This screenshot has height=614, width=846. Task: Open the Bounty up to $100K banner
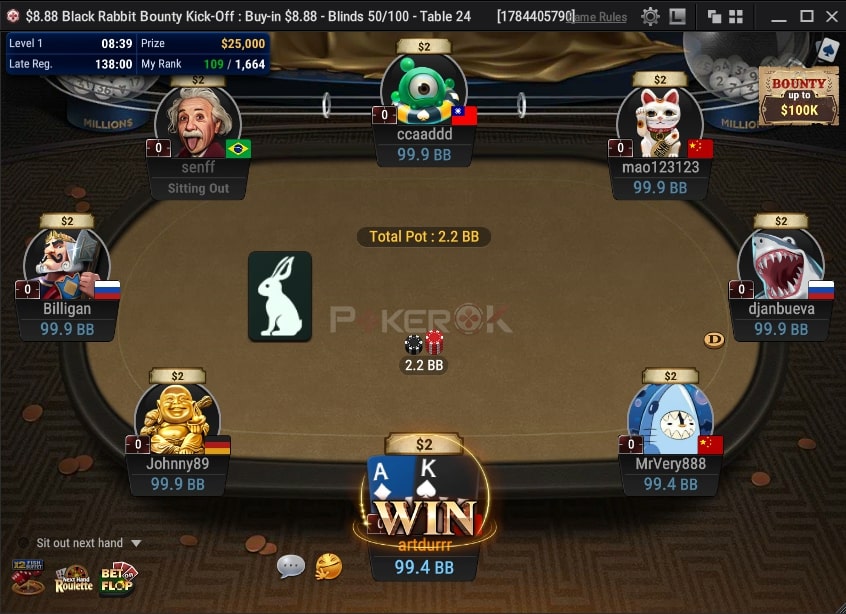pos(798,96)
